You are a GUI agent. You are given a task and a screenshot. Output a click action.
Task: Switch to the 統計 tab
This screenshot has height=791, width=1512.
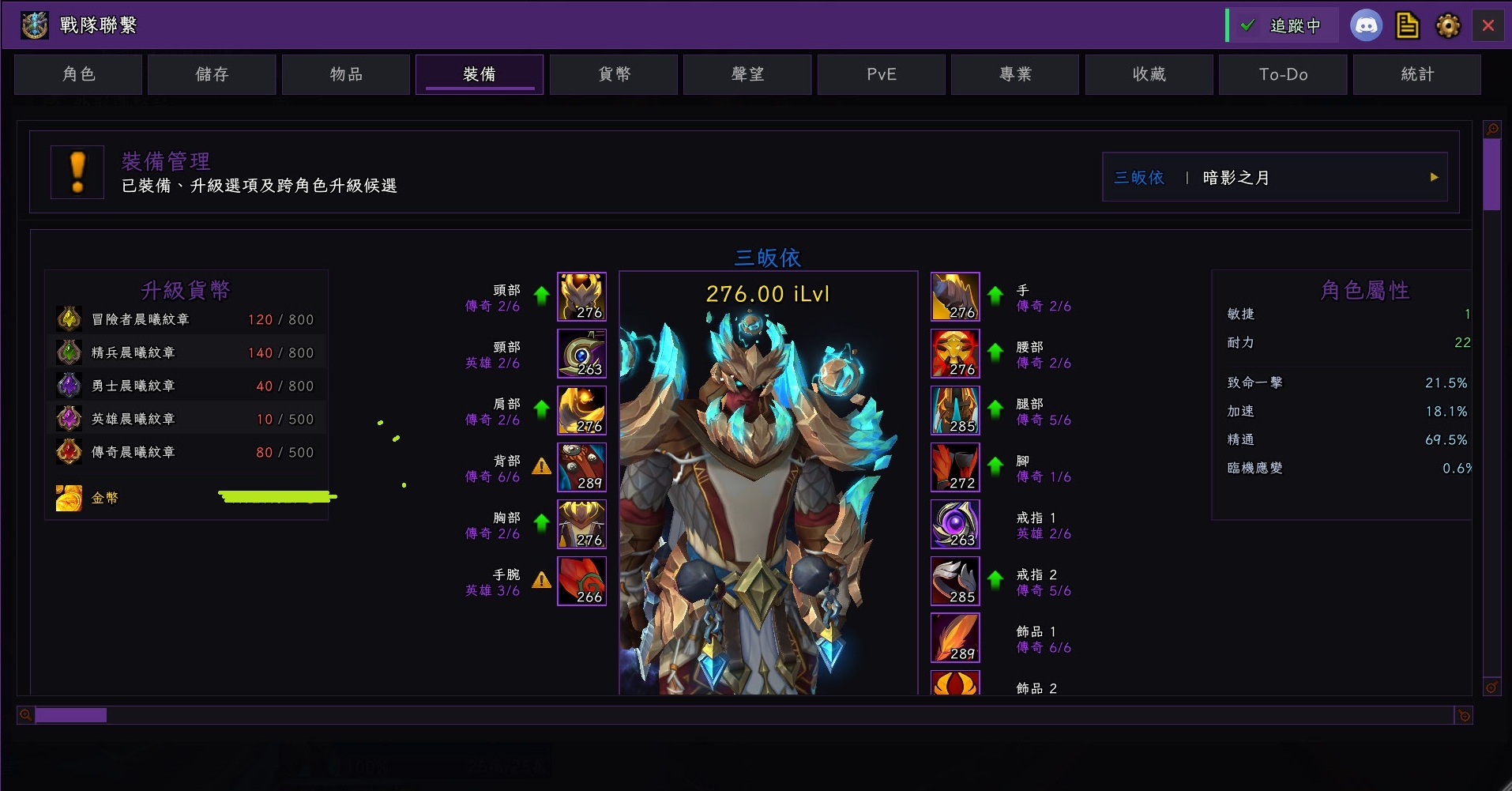[x=1417, y=74]
